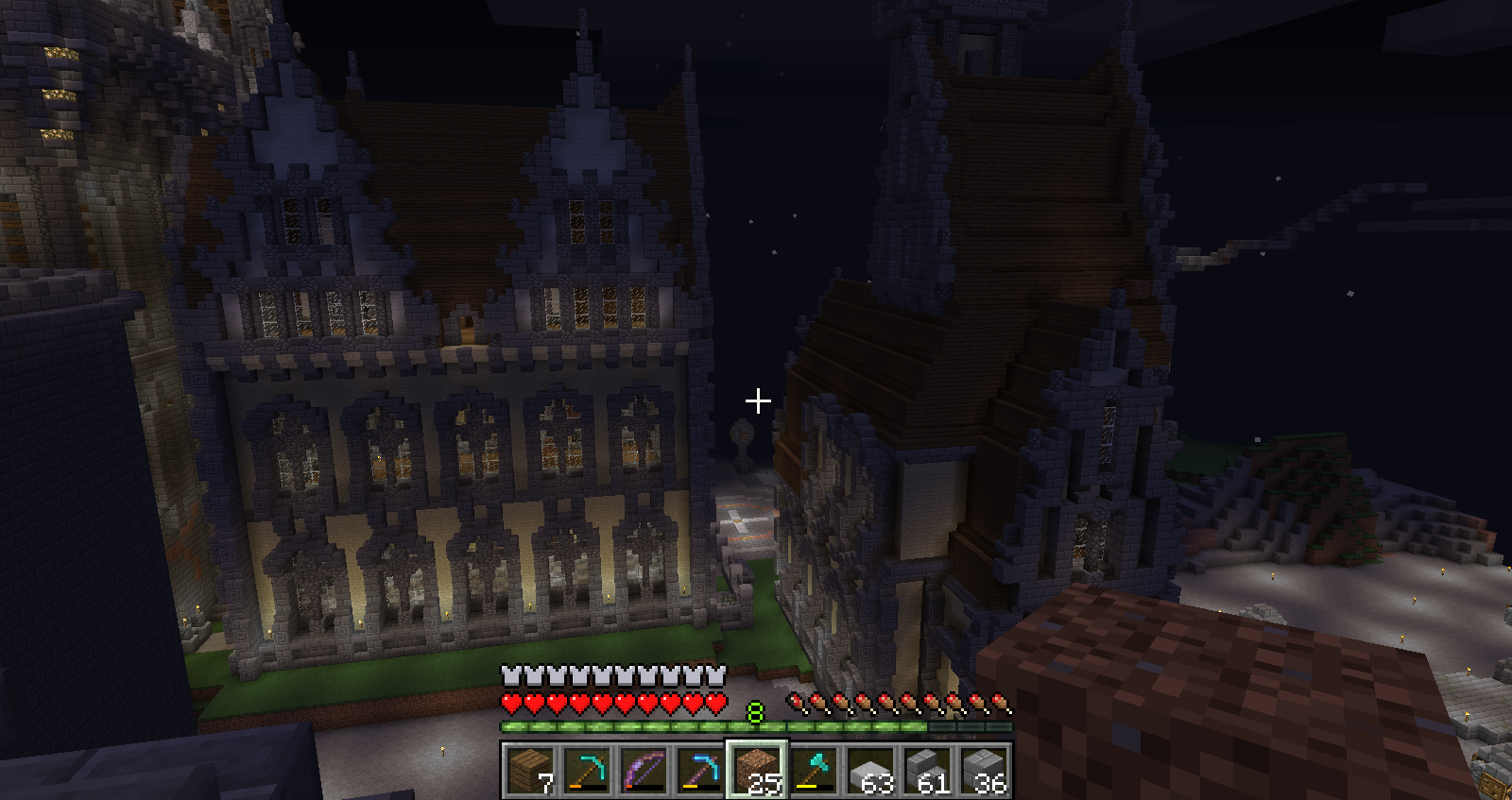Choose the dirt block stack of 25

[x=756, y=770]
